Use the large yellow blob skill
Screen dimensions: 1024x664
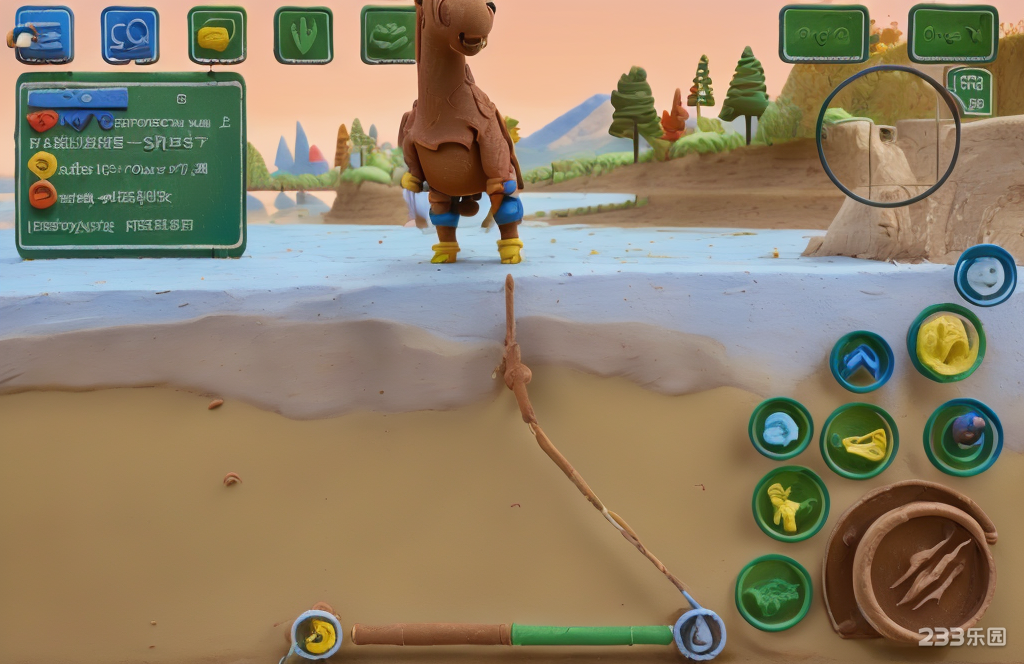click(945, 344)
